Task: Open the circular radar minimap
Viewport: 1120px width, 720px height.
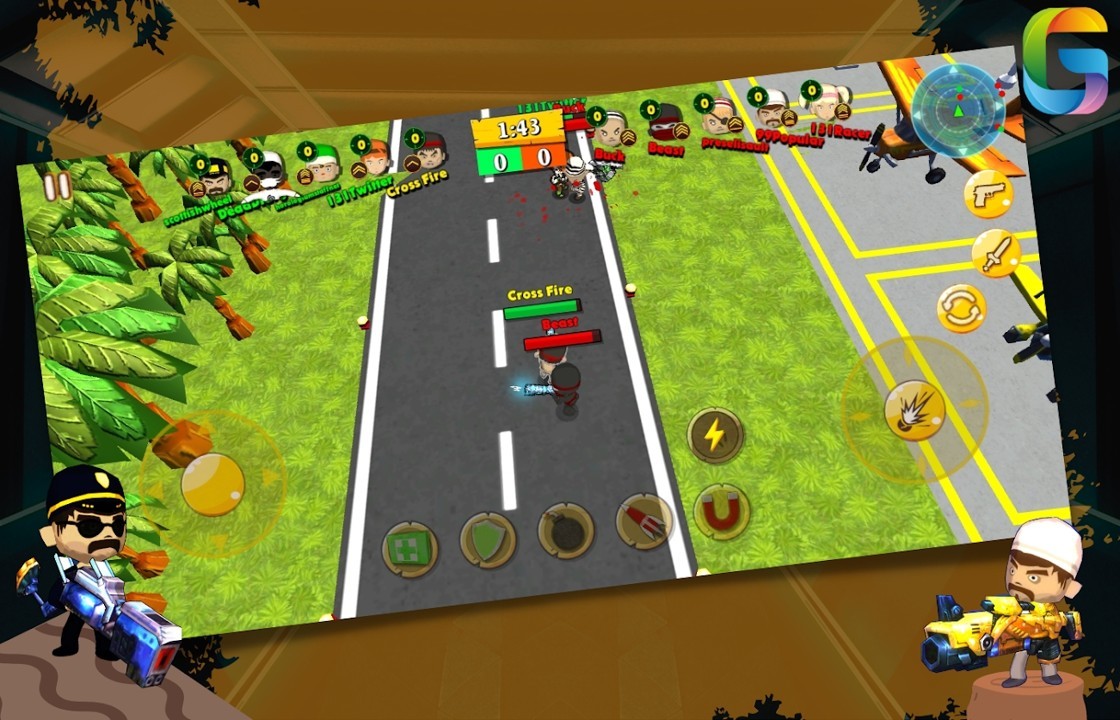Action: click(x=958, y=109)
